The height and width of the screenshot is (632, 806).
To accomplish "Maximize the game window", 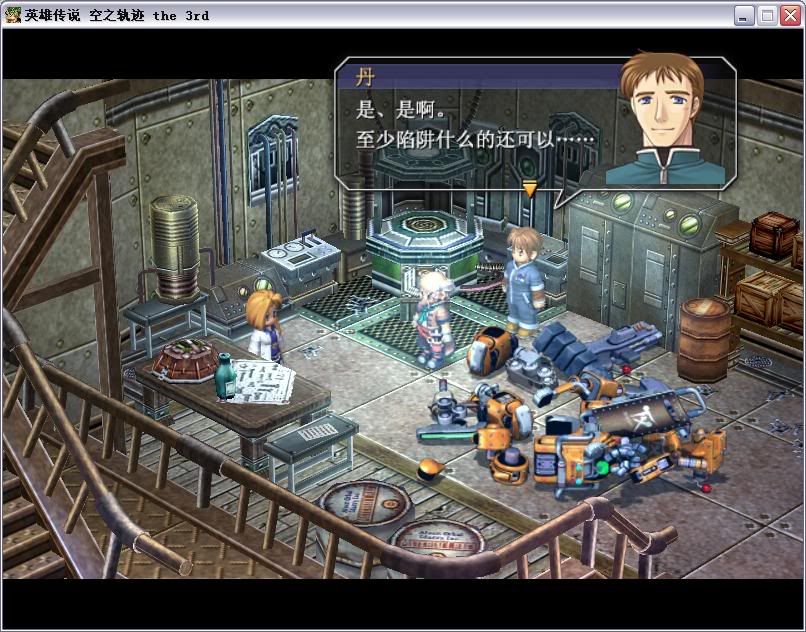I will pyautogui.click(x=767, y=15).
